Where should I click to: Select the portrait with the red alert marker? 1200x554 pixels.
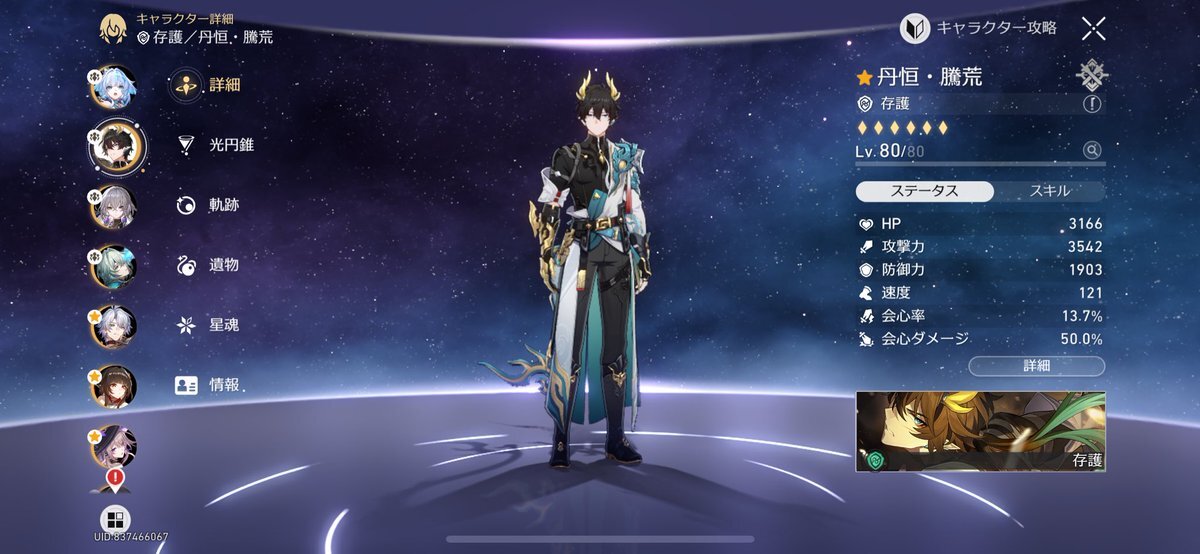[113, 448]
